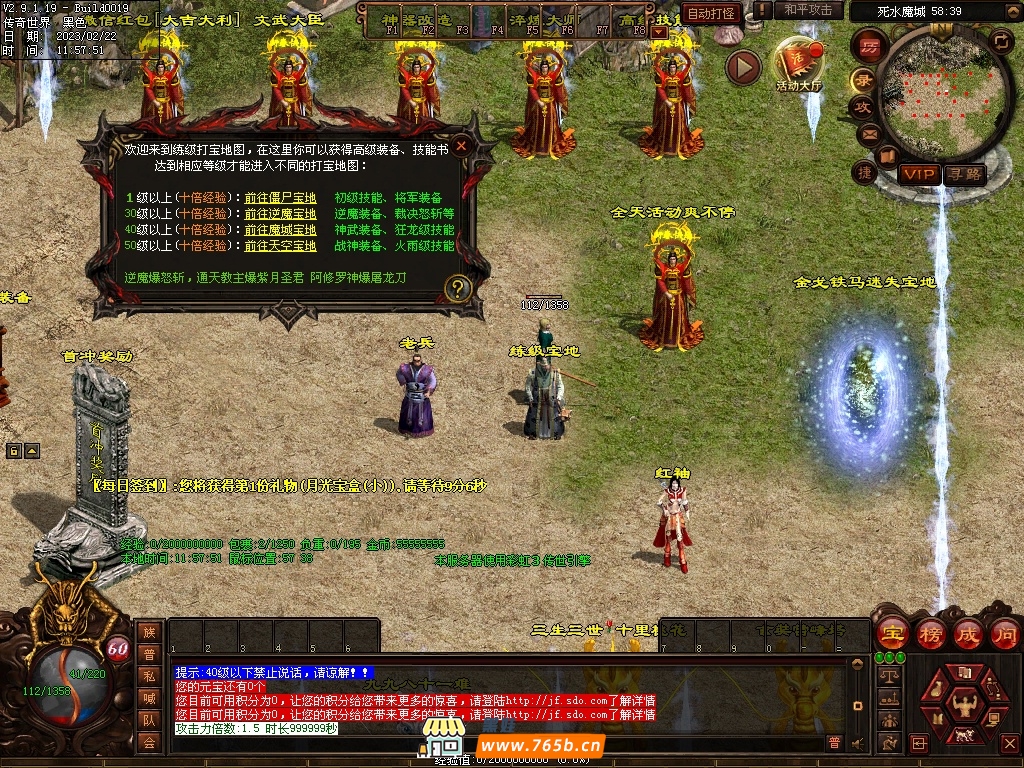
Task: Switch the 和平攻击 attack mode
Action: tap(808, 11)
